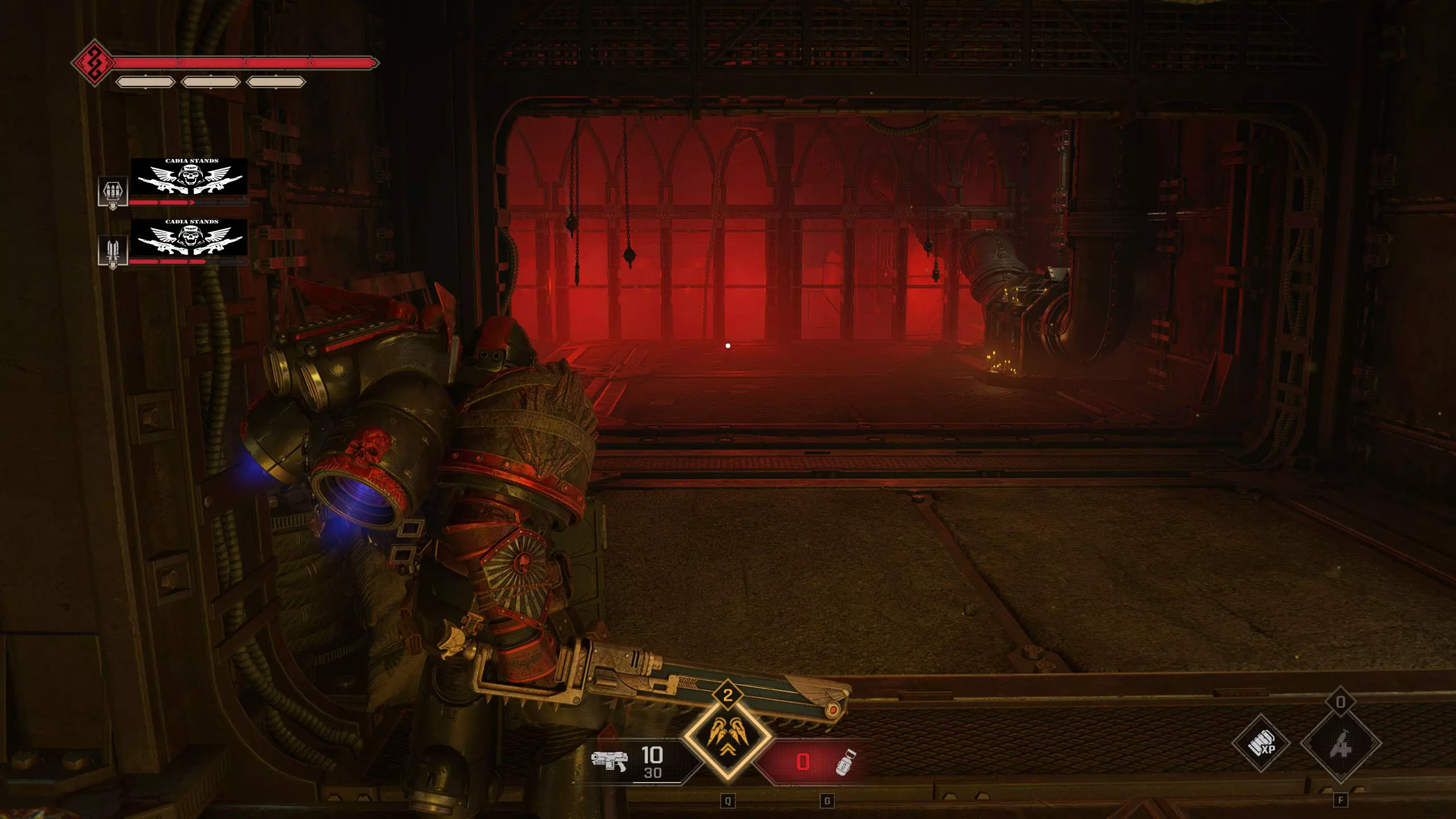Screen dimensions: 1456x819
Task: Click the XP armoury data icon
Action: (1261, 743)
